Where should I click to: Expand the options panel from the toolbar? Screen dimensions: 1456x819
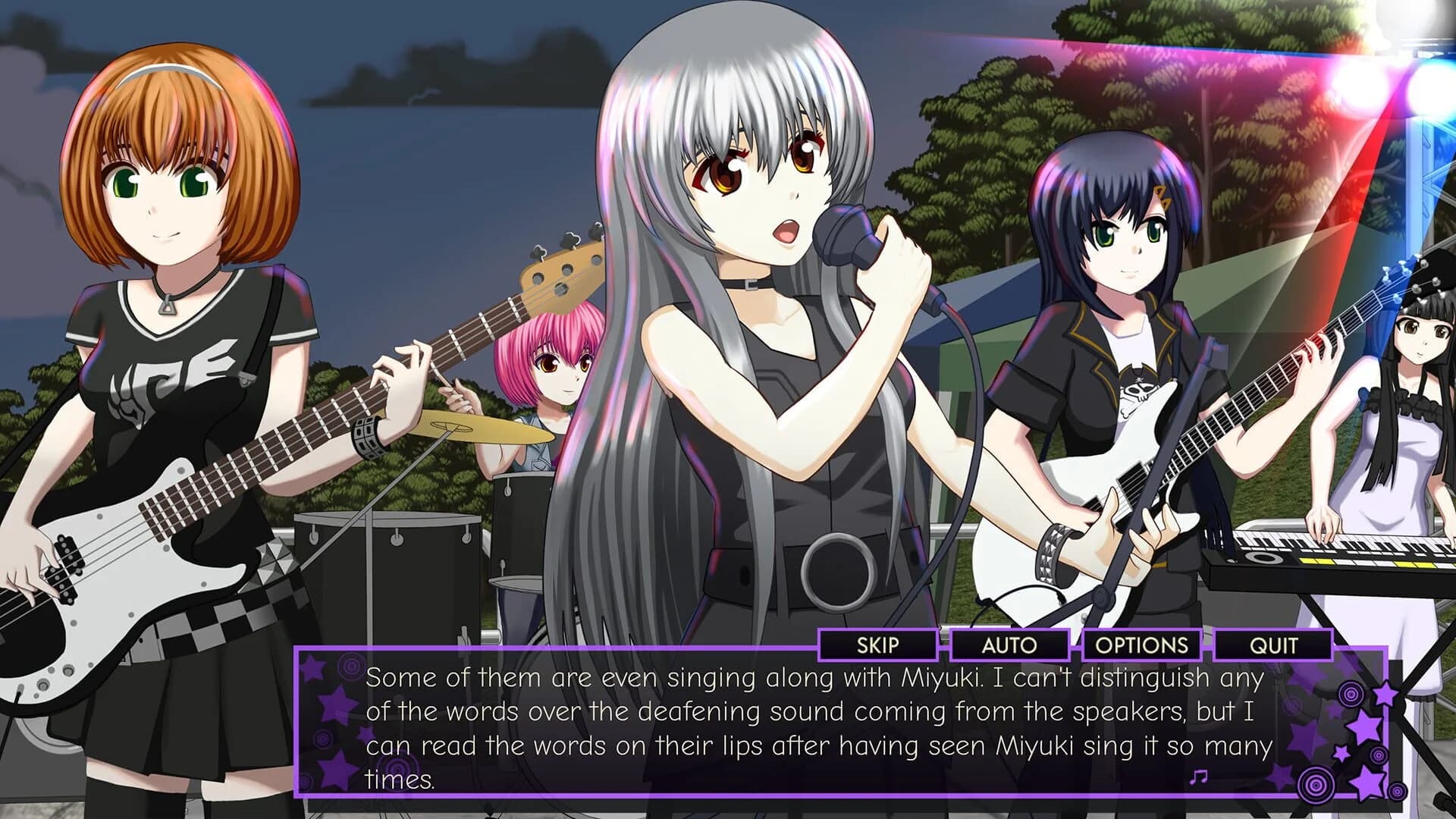(1141, 646)
